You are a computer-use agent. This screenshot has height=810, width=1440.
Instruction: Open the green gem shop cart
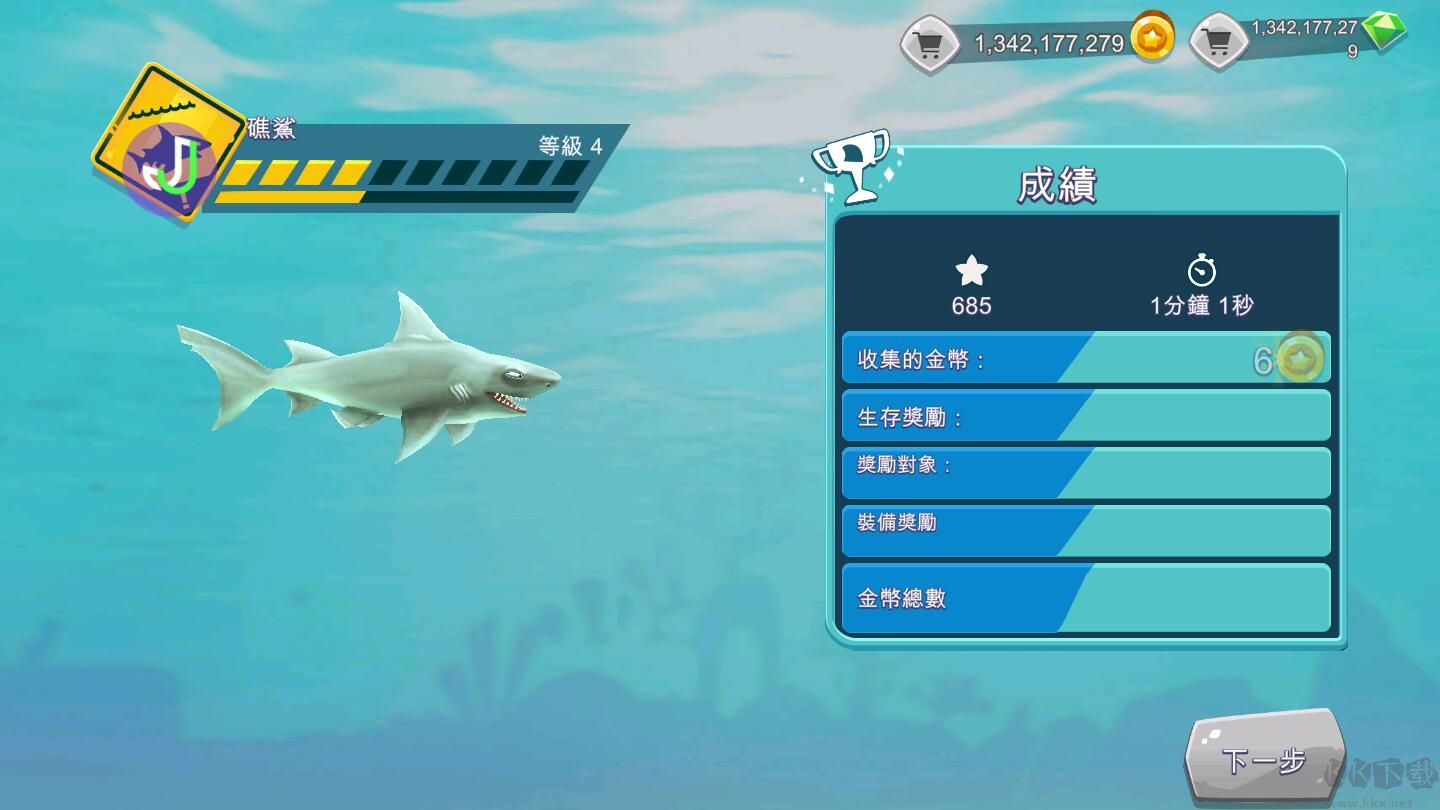pos(1218,43)
